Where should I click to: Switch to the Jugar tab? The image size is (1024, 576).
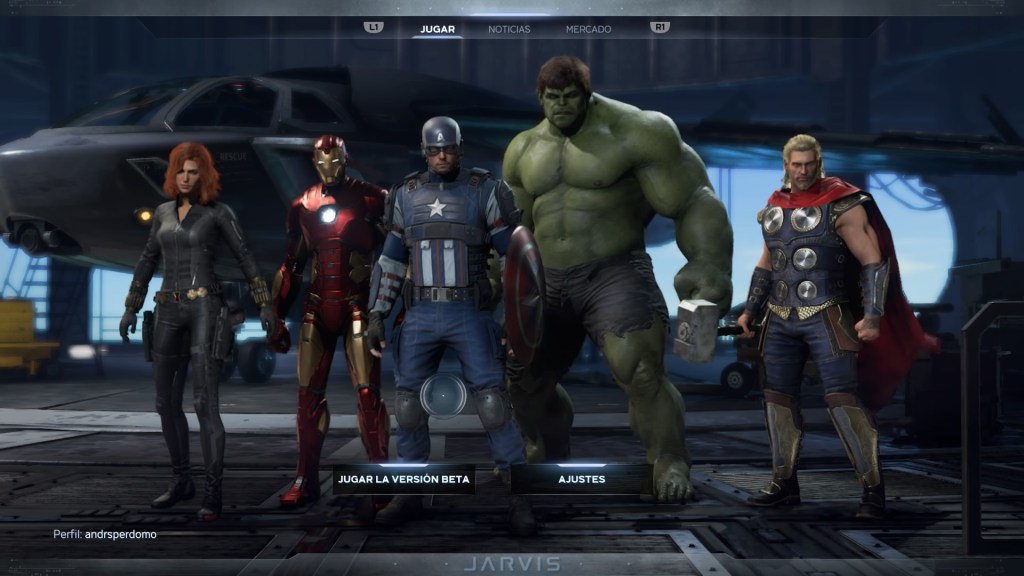438,29
